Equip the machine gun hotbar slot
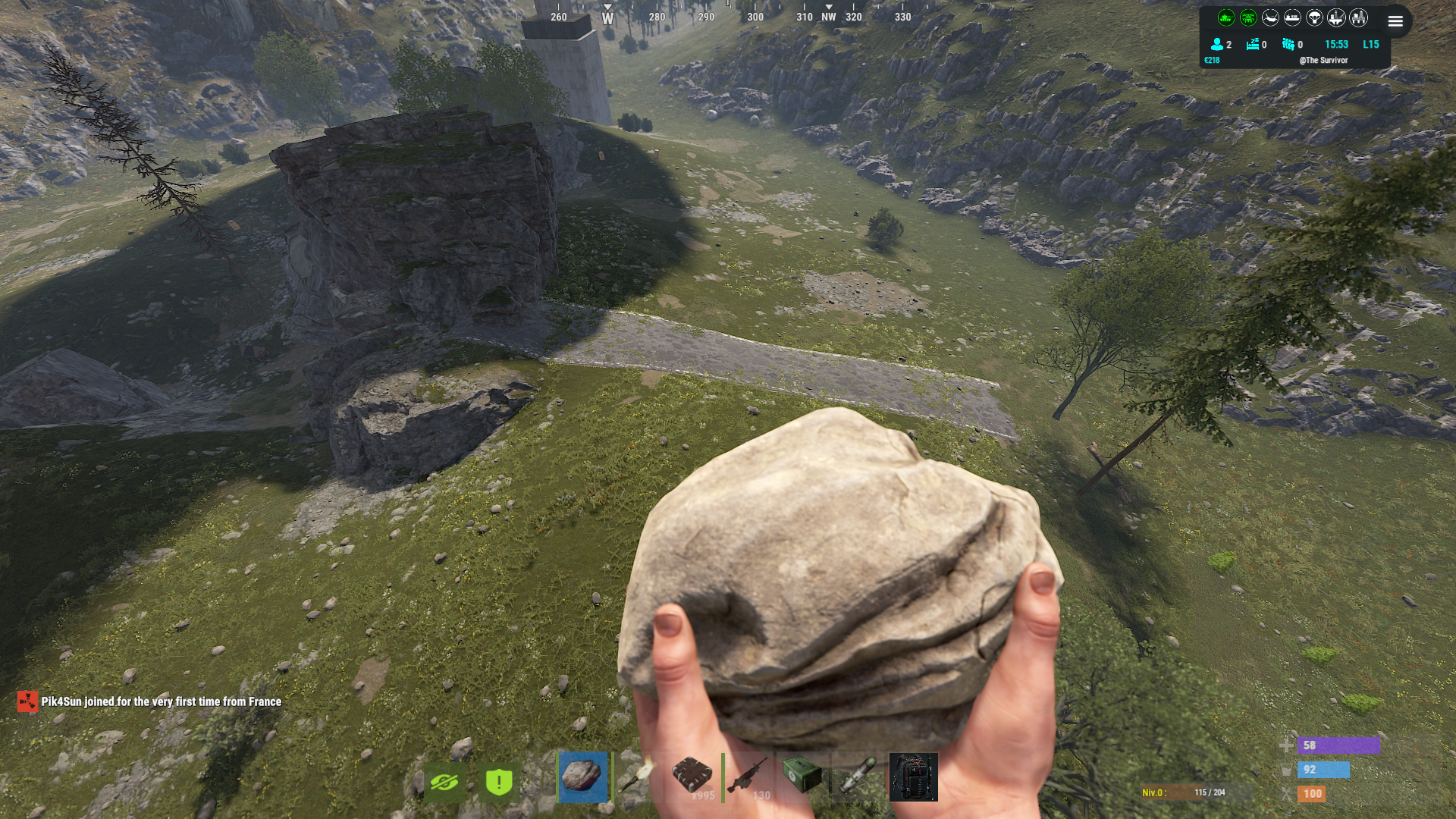Image resolution: width=1456 pixels, height=819 pixels. point(748,777)
